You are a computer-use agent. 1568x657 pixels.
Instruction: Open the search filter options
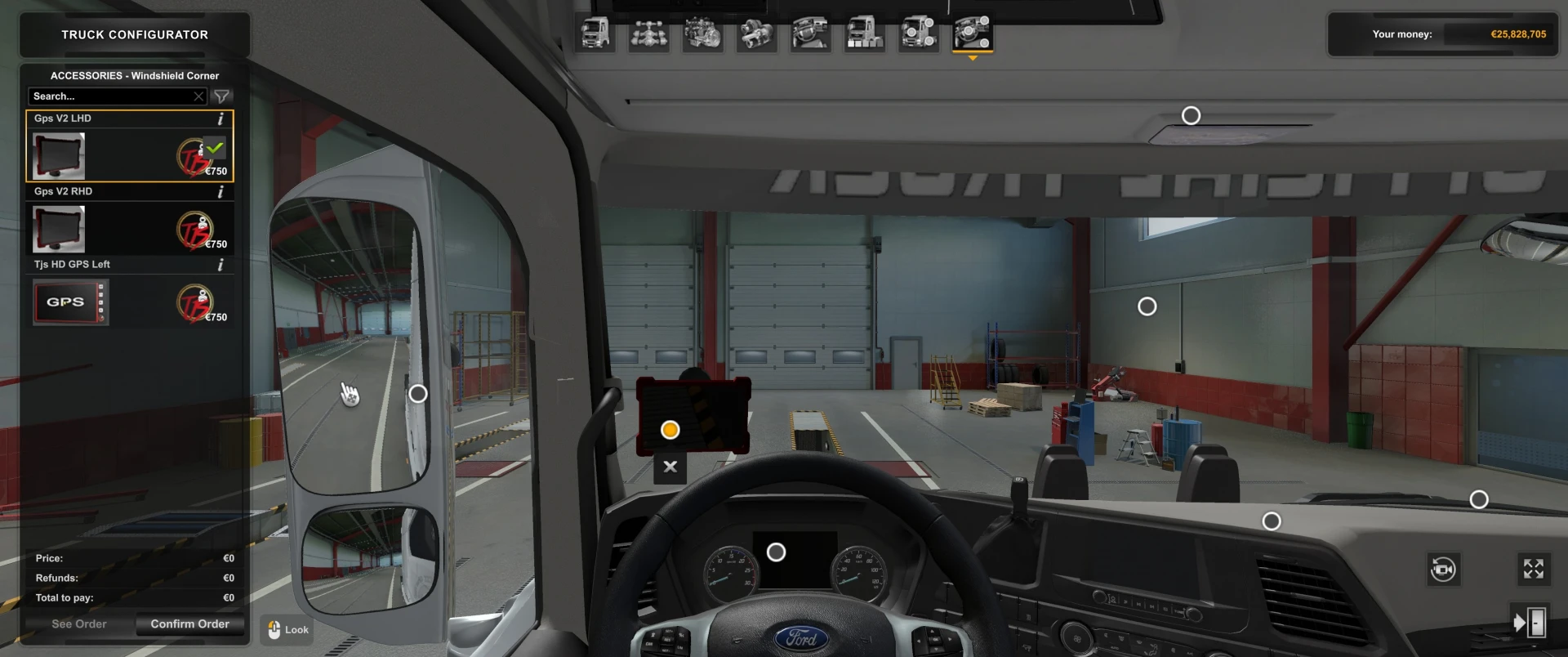(x=221, y=96)
